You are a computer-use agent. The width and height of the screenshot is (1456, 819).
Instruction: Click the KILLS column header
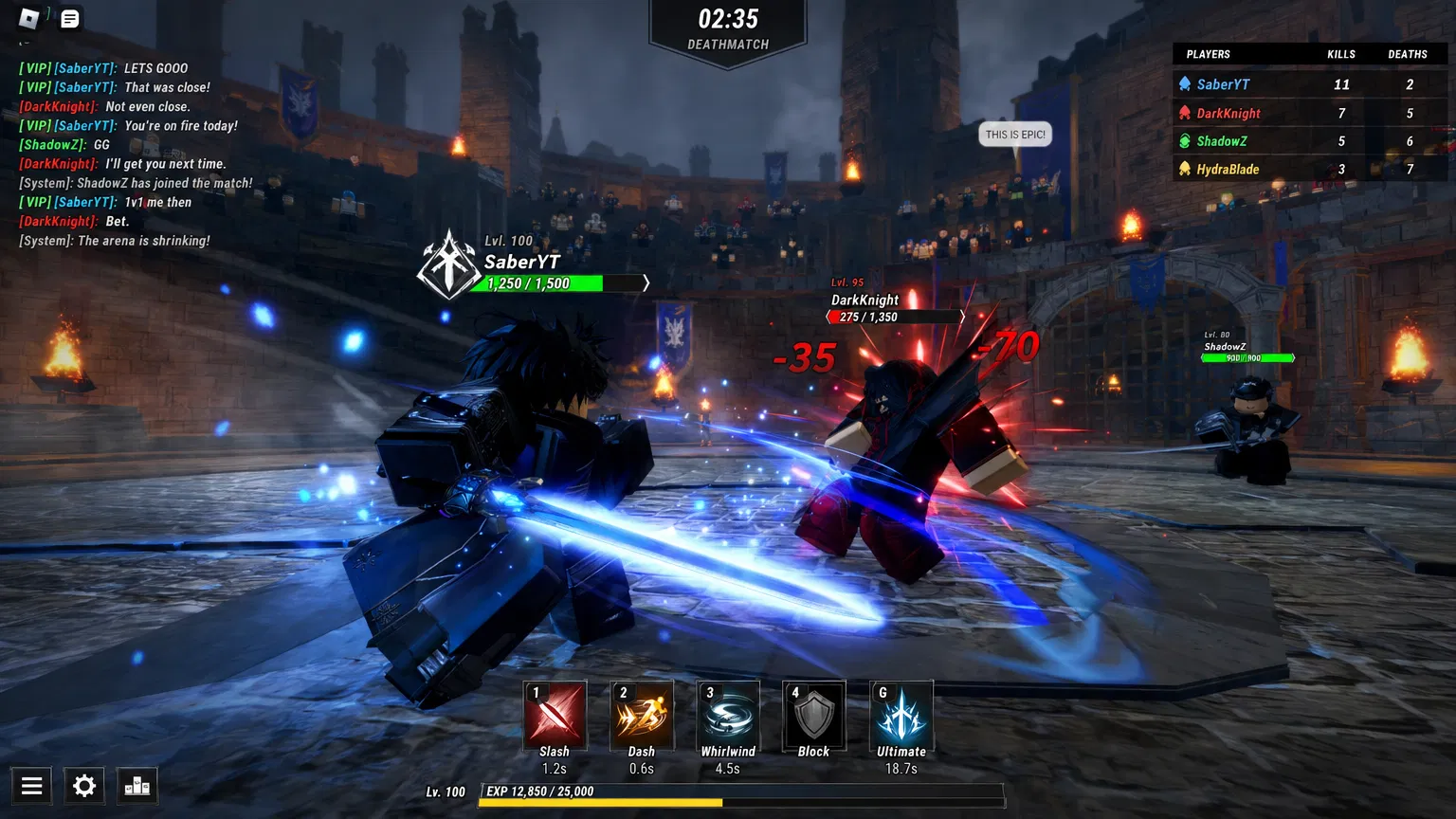1341,54
